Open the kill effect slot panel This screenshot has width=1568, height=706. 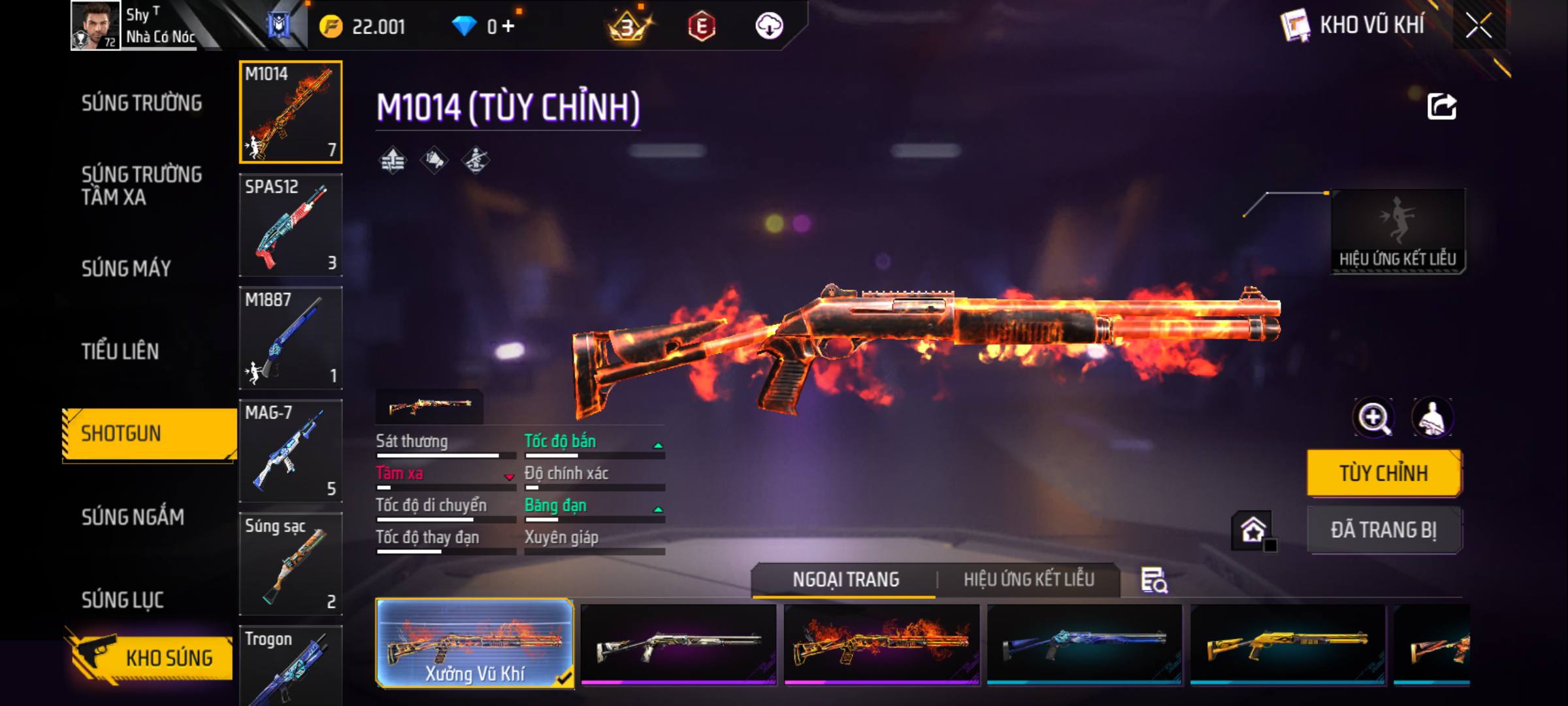click(x=1397, y=231)
